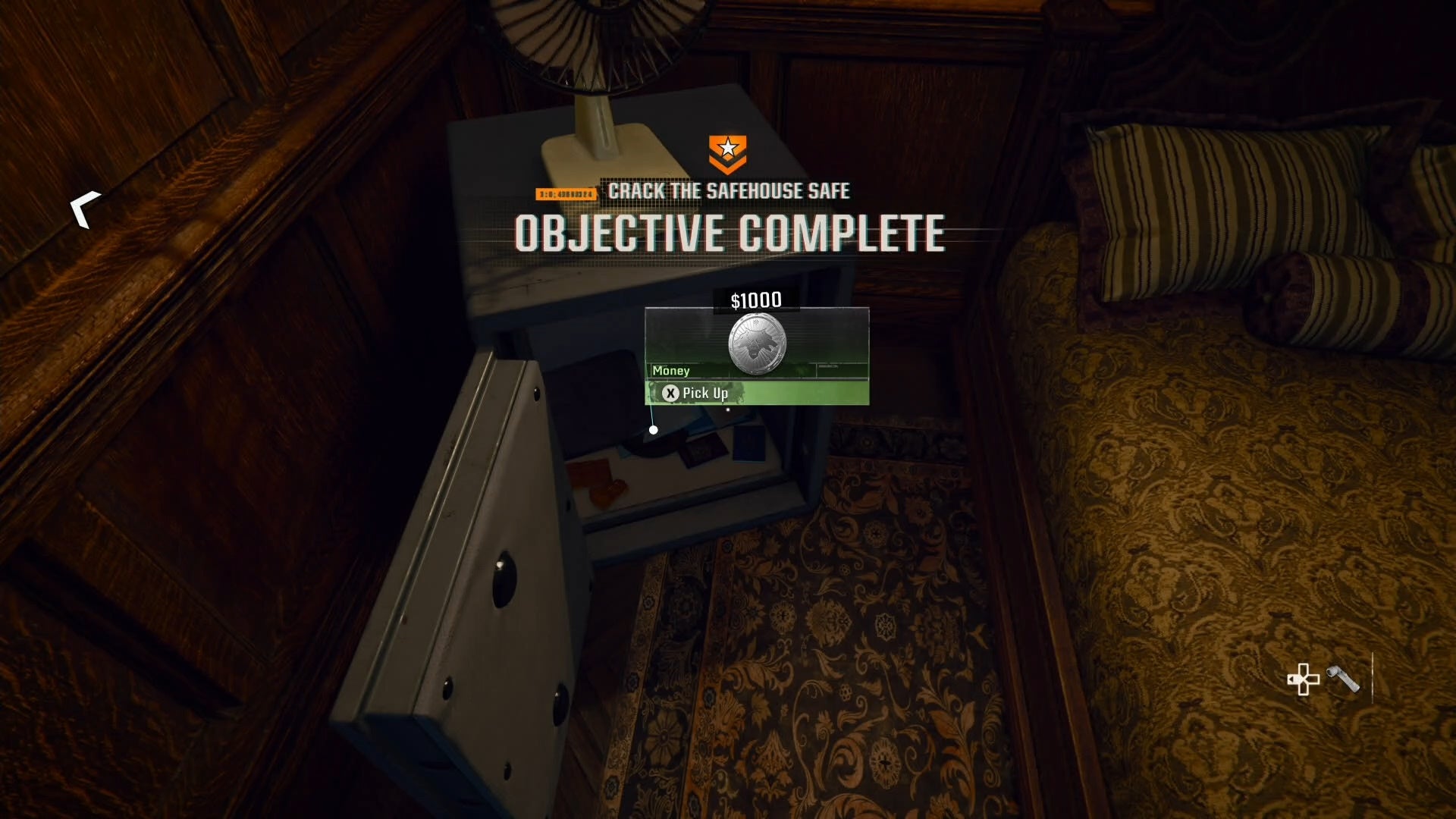
Task: Click the vertical flashlight charge bar
Action: click(x=1373, y=678)
